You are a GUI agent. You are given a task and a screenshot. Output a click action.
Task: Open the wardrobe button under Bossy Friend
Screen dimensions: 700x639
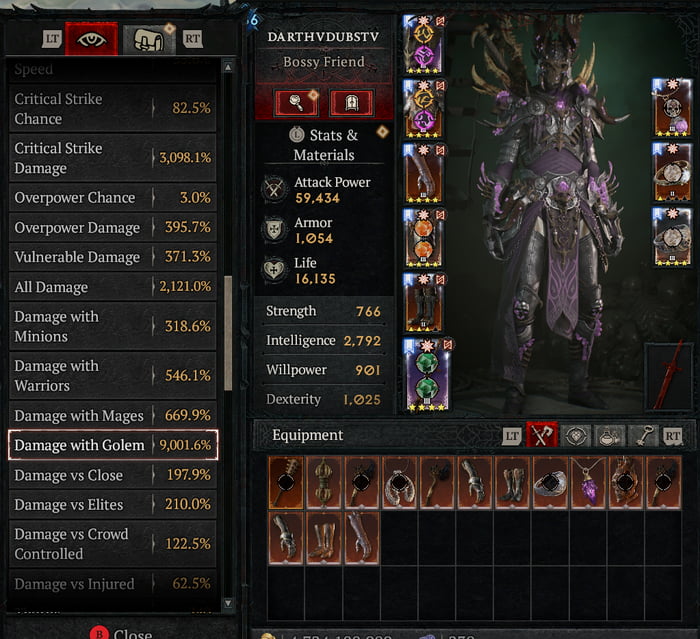pos(351,103)
